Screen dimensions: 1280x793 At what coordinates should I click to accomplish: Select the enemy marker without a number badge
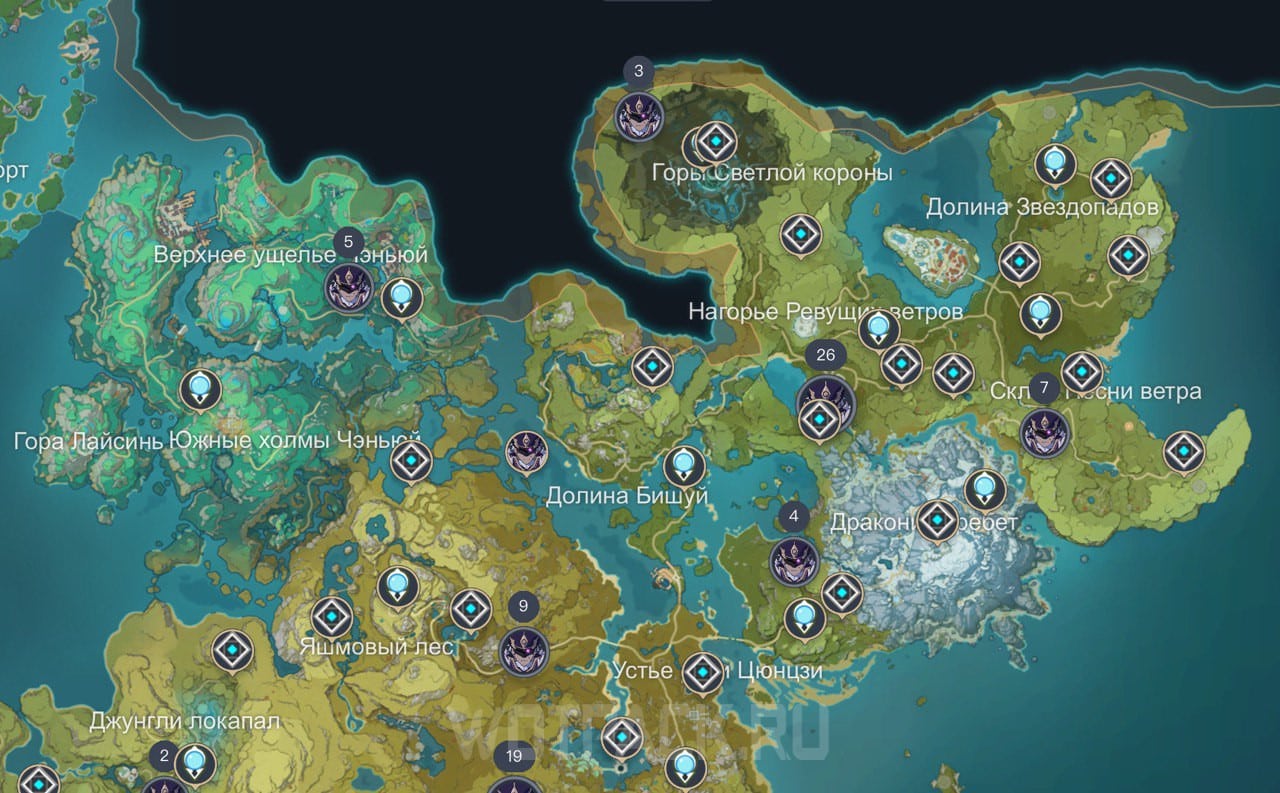(526, 453)
